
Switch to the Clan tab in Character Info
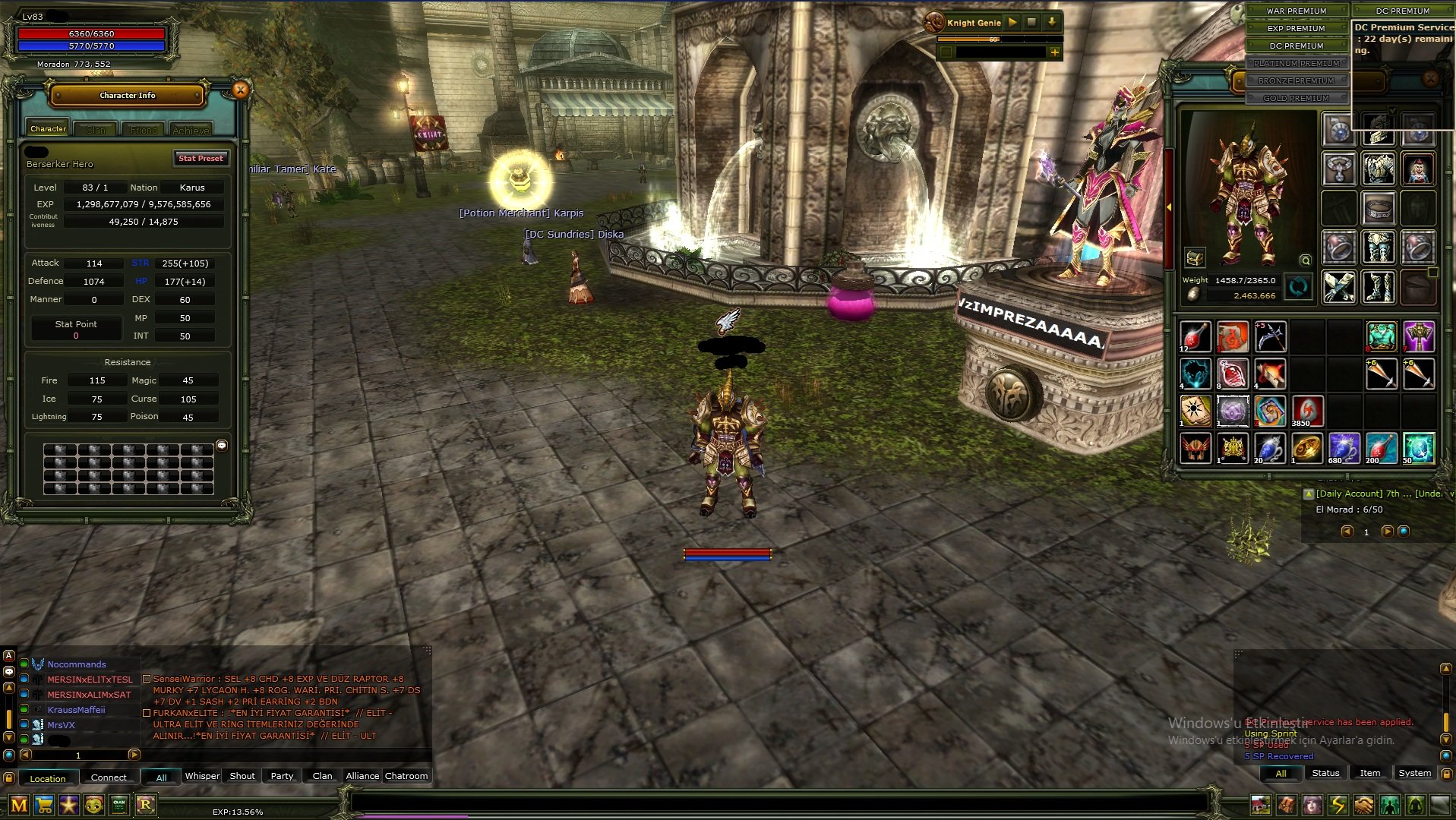coord(96,130)
